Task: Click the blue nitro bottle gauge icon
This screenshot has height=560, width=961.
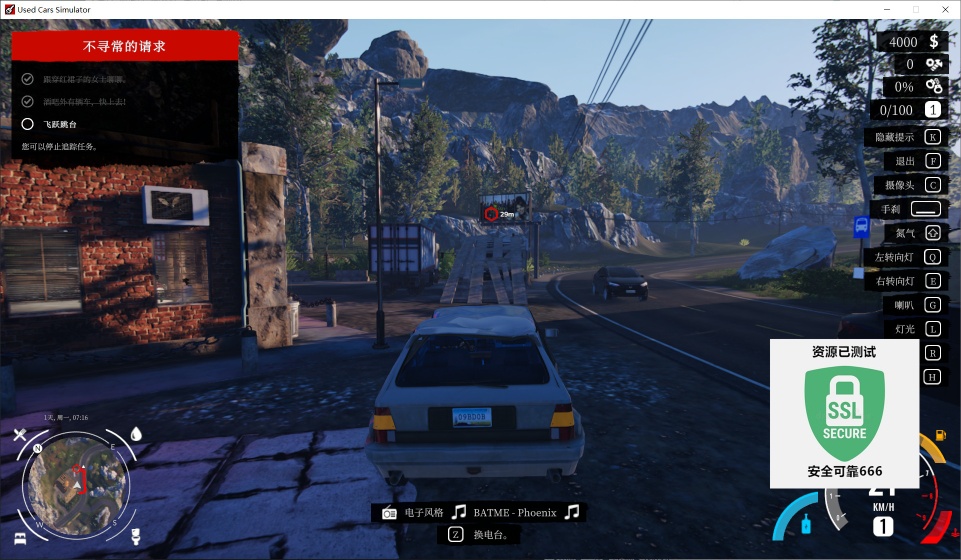Action: point(805,522)
